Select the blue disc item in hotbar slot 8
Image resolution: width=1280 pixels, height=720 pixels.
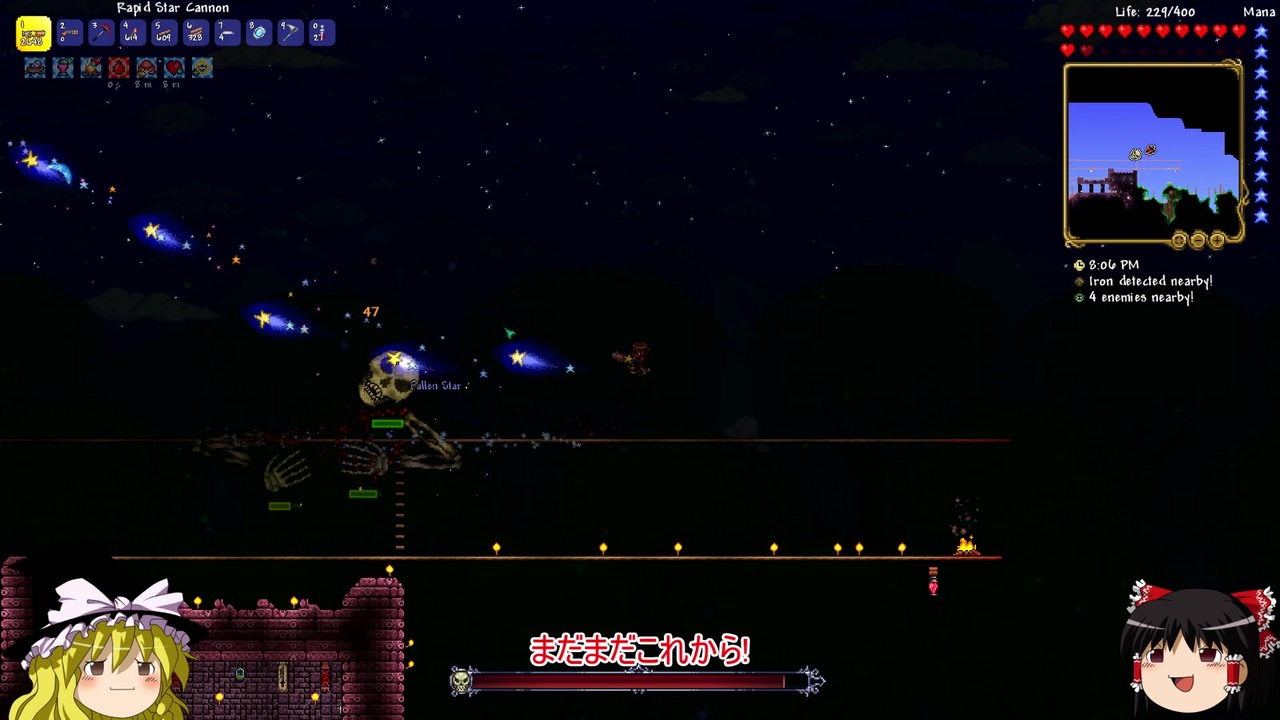pos(257,33)
